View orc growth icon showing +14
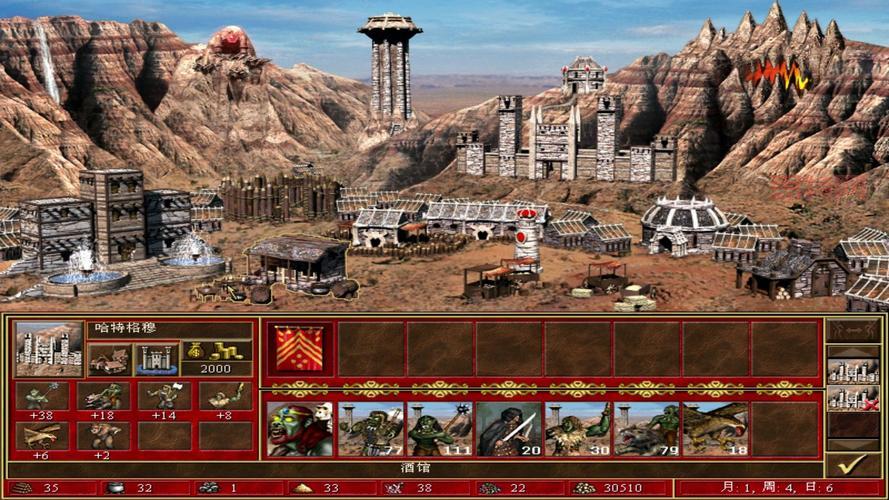 click(163, 396)
